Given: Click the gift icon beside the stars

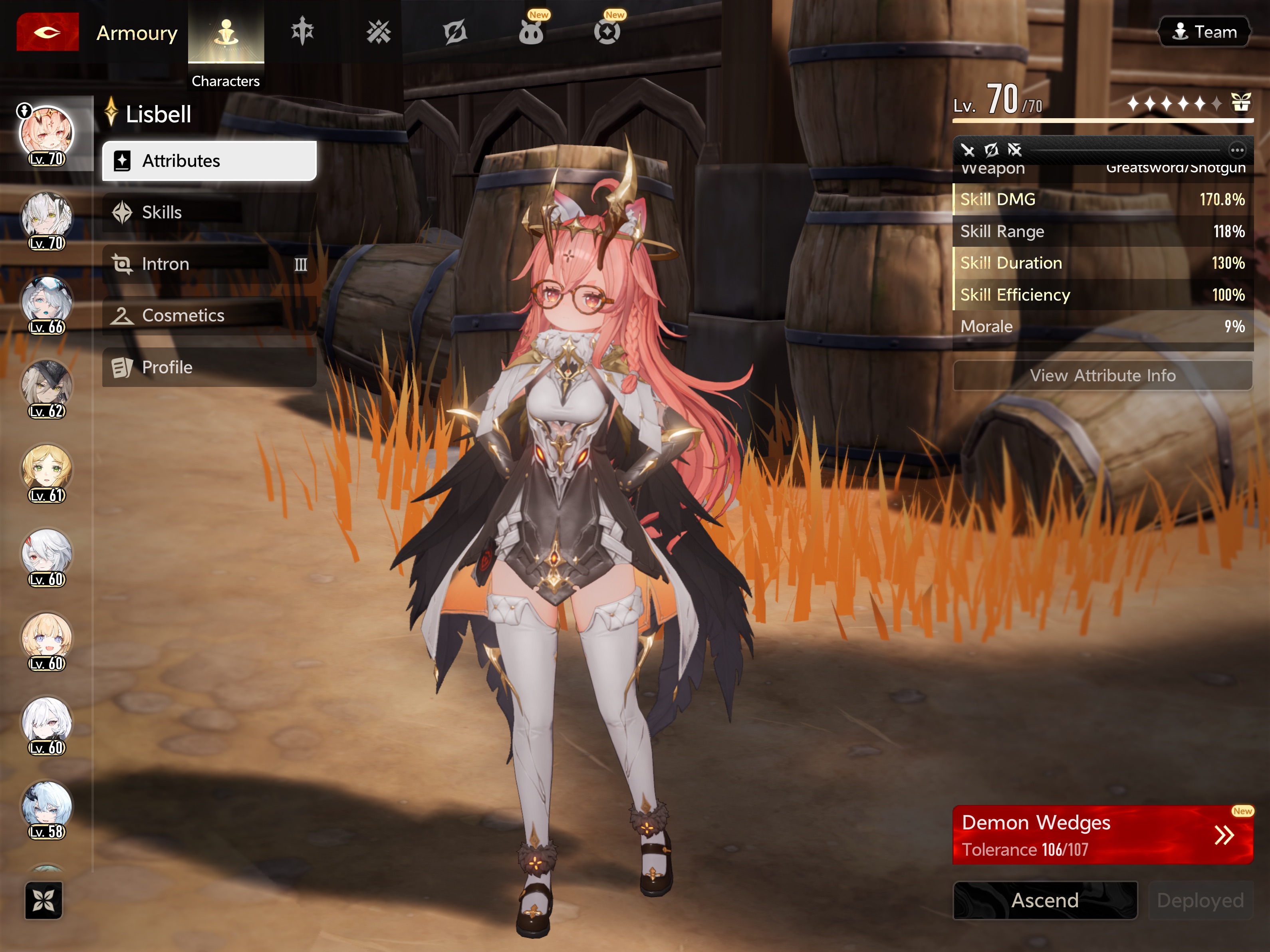Looking at the screenshot, I should (x=1241, y=103).
